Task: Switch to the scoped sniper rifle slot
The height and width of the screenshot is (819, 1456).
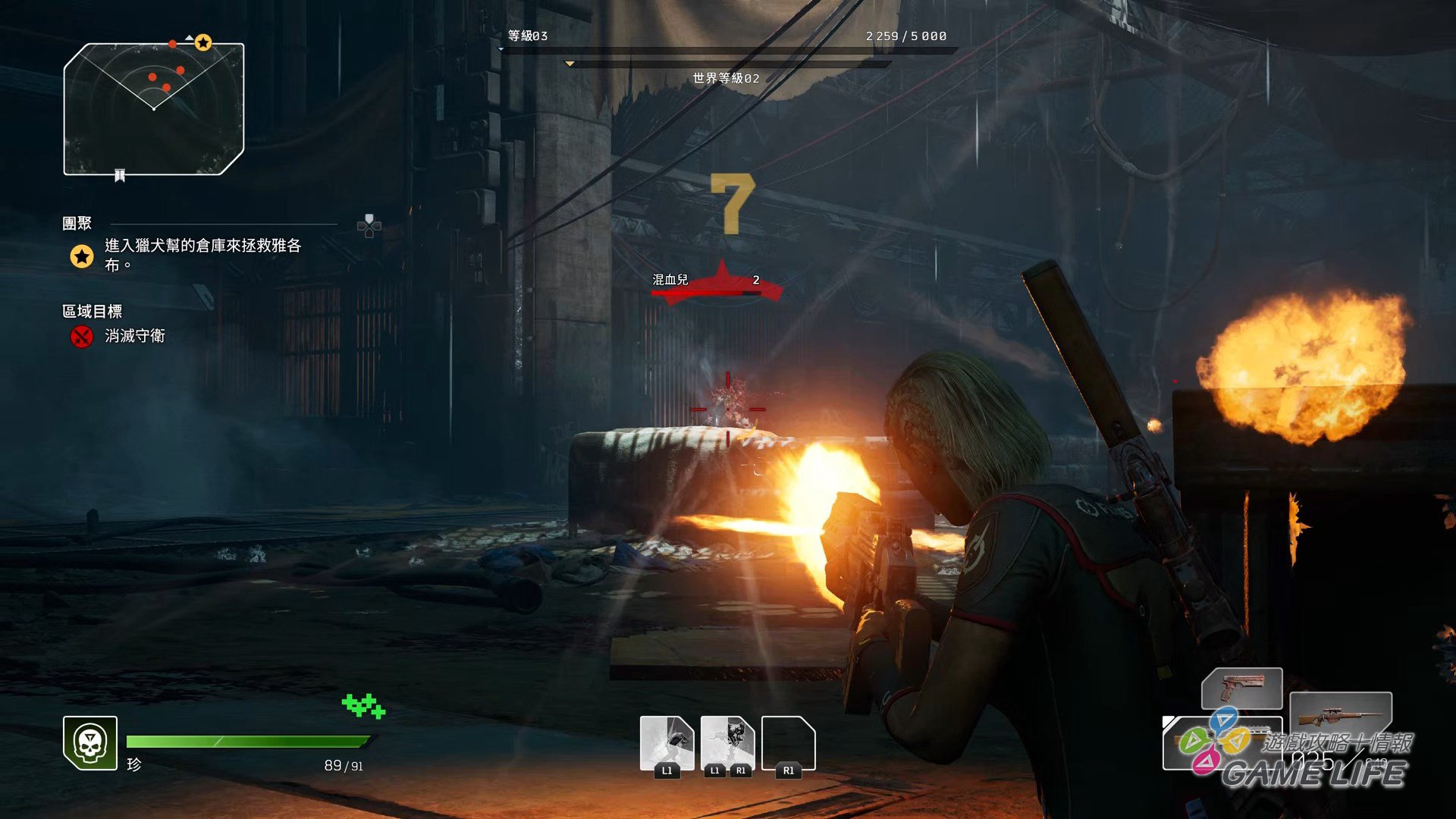Action: click(1340, 716)
